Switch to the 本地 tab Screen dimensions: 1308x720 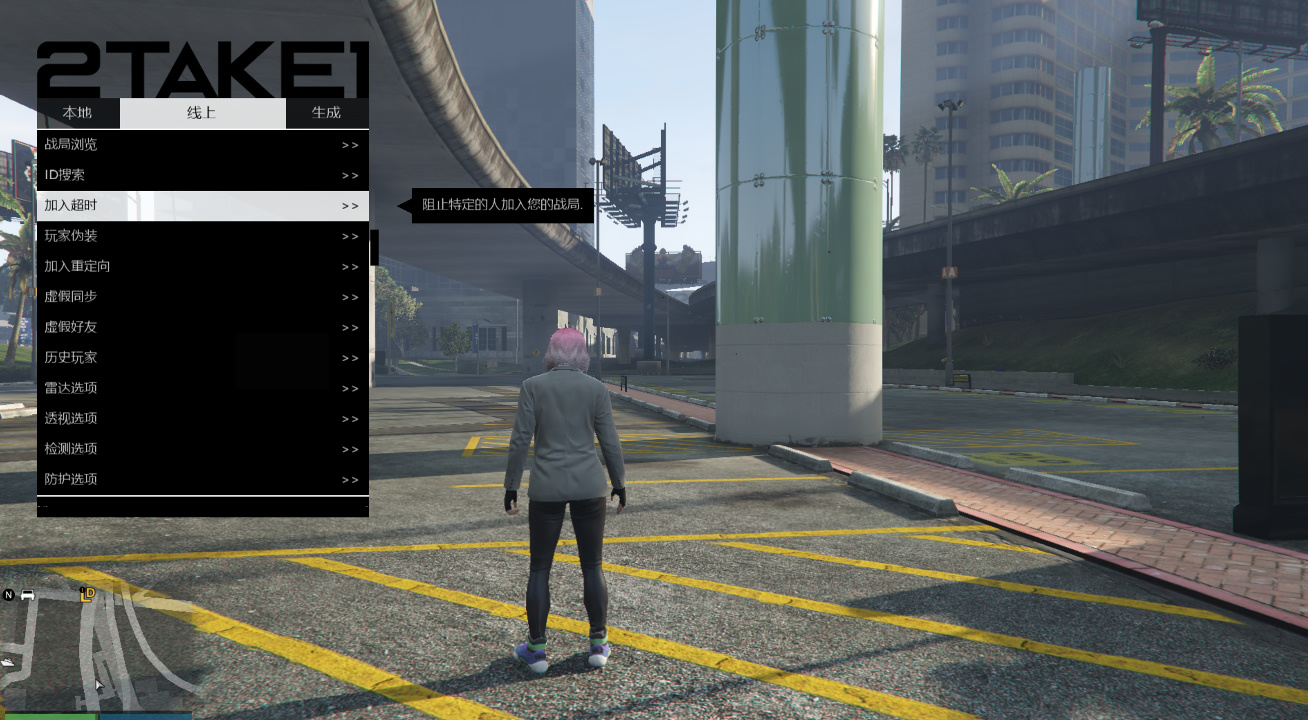coord(78,113)
